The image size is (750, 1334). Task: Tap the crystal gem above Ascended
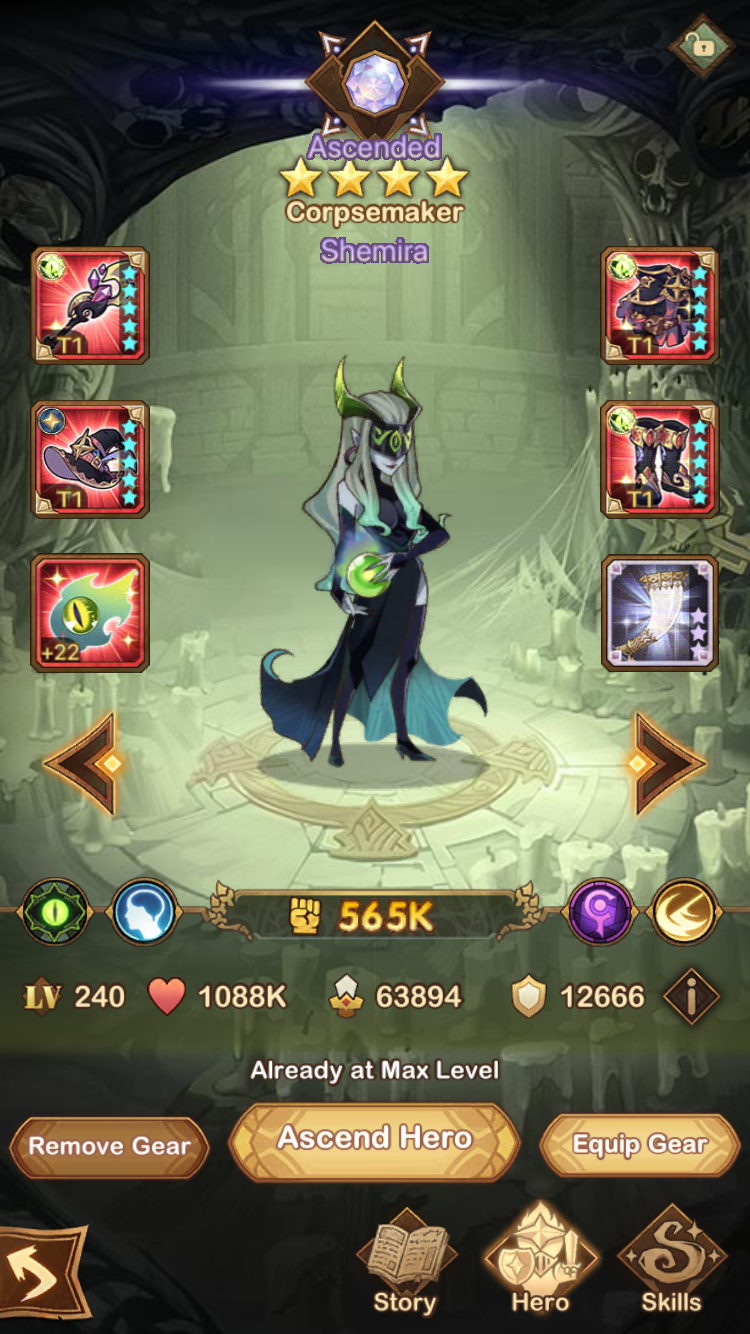click(x=374, y=84)
